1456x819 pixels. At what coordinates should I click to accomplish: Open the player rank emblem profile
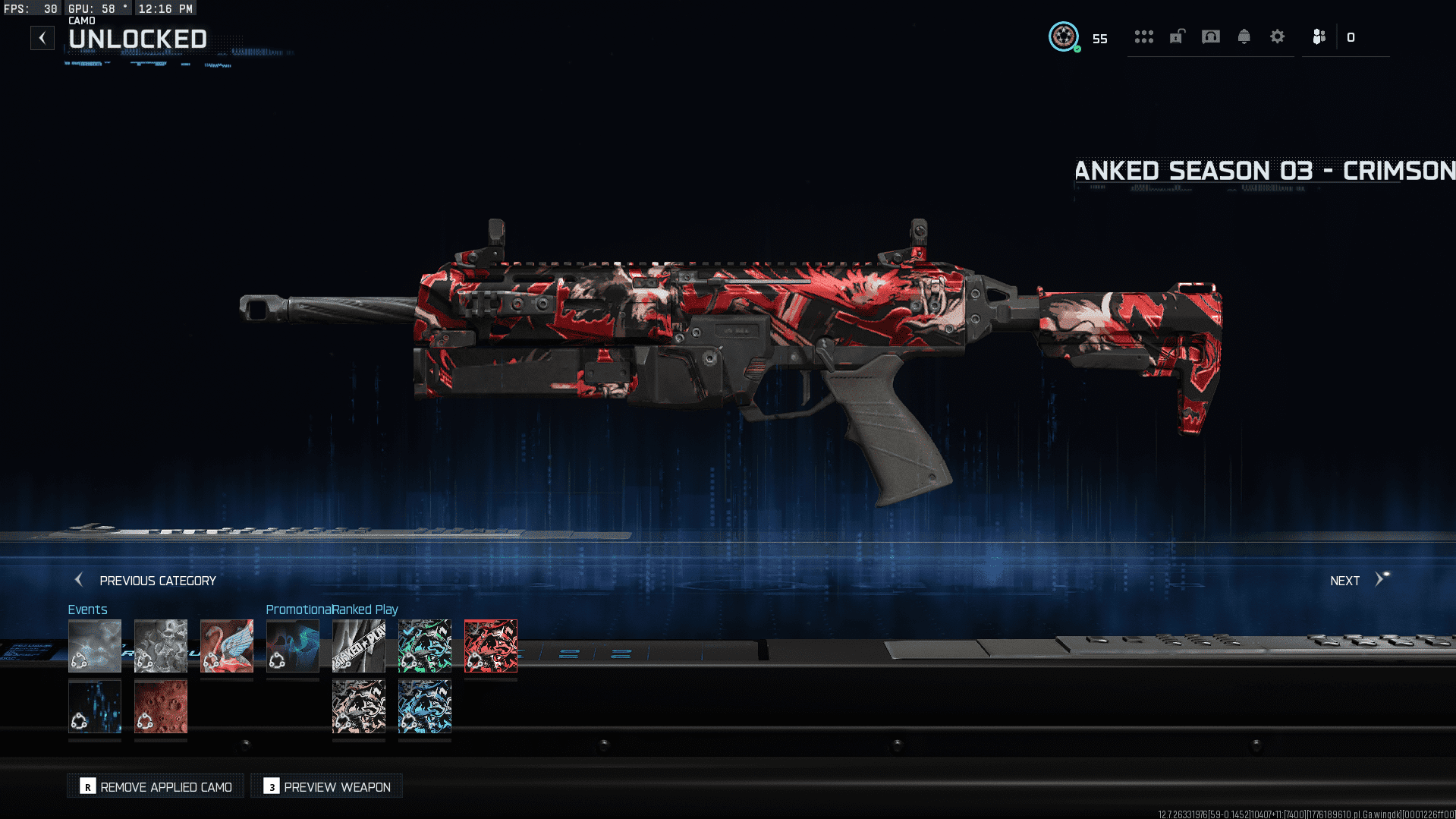pos(1063,36)
